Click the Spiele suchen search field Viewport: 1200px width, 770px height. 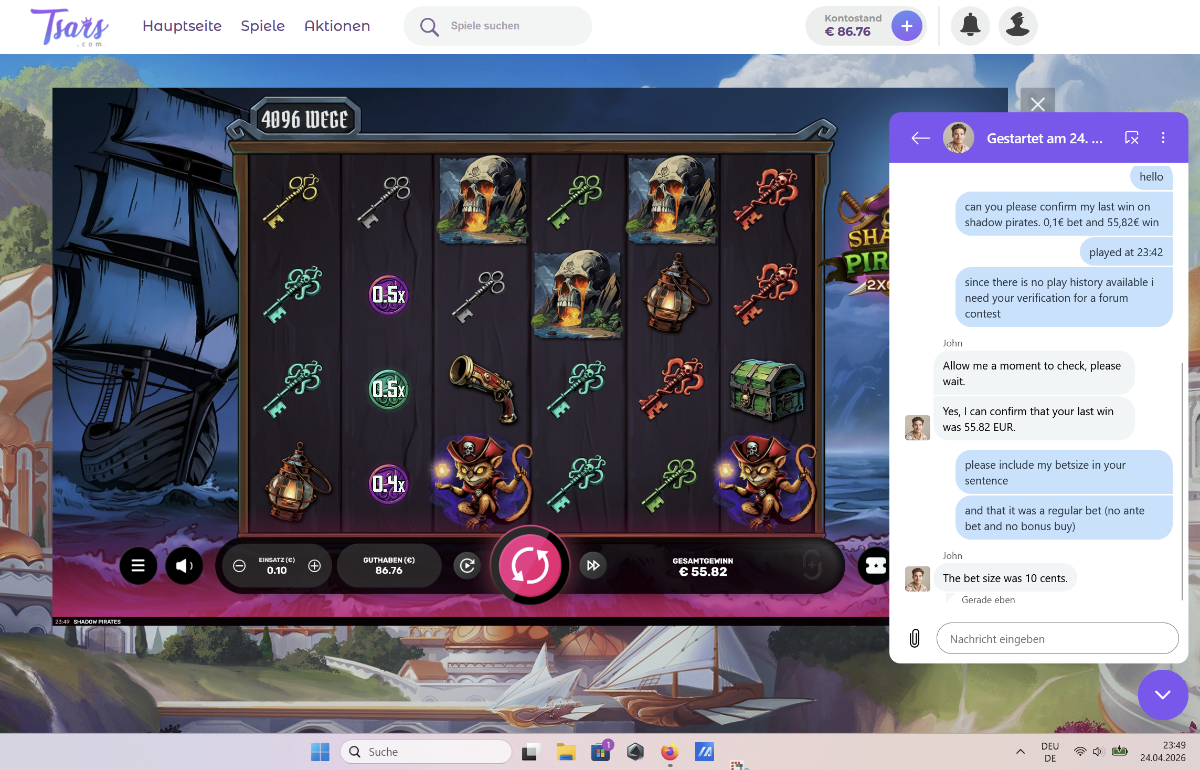coord(510,26)
